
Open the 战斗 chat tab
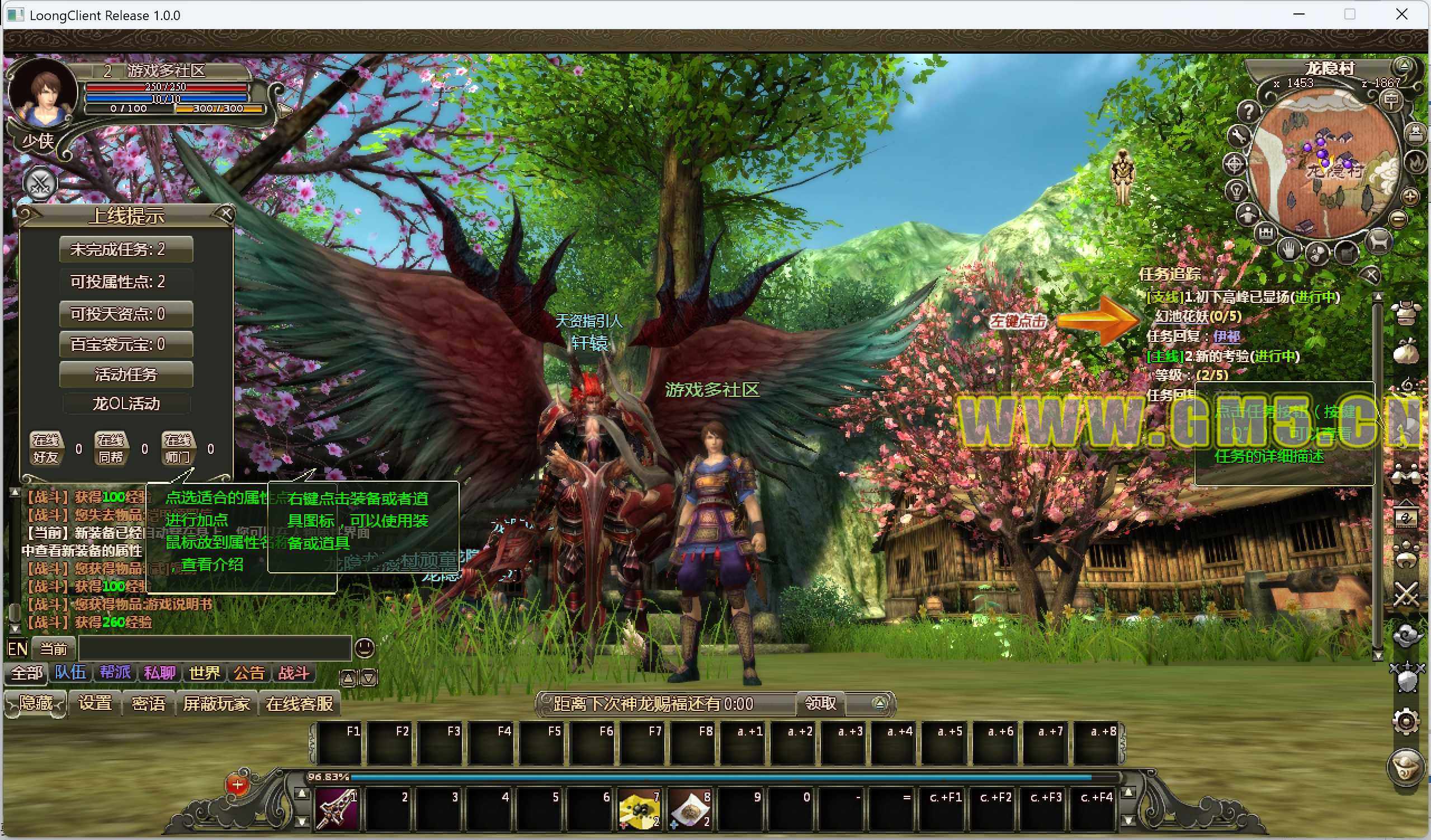[x=293, y=673]
